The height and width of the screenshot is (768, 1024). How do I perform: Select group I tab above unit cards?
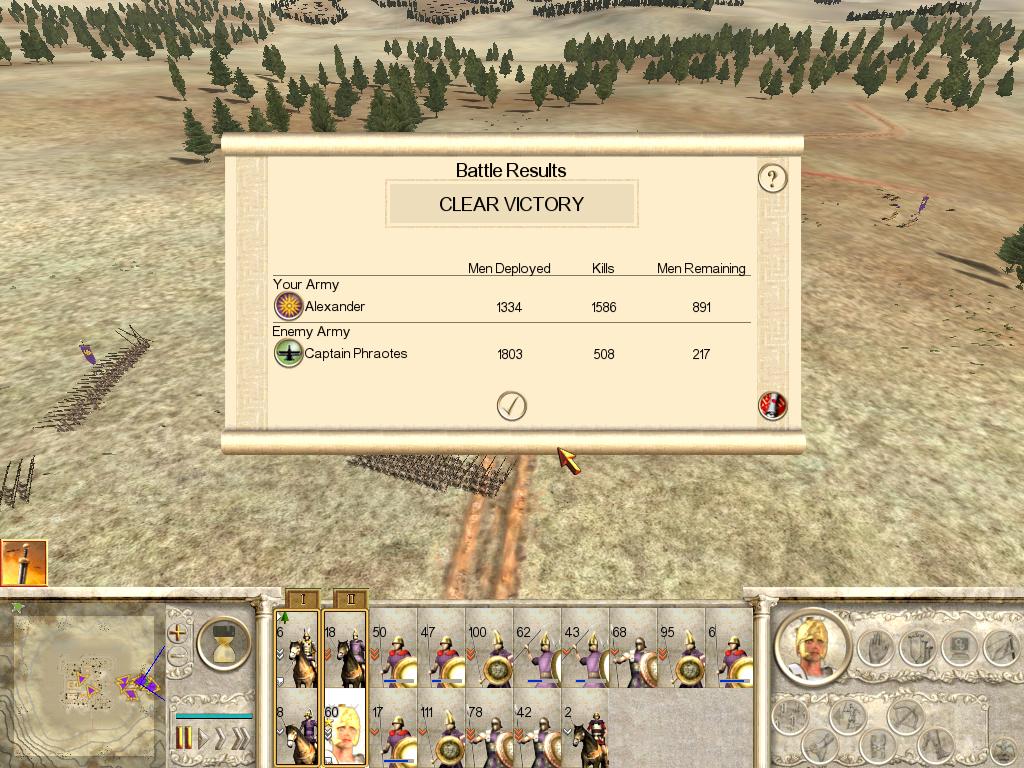(x=302, y=599)
